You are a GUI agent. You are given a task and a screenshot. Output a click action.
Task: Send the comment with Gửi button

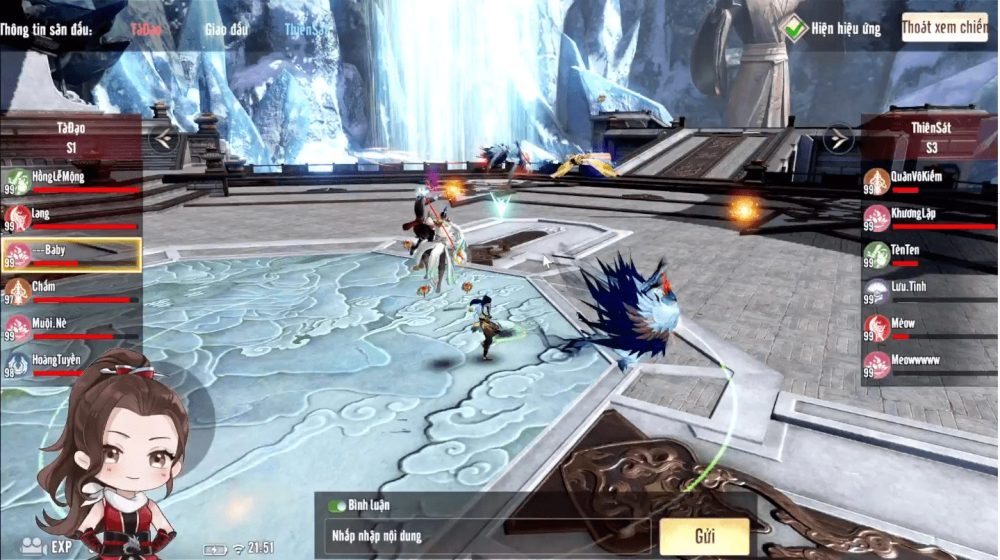pos(703,536)
